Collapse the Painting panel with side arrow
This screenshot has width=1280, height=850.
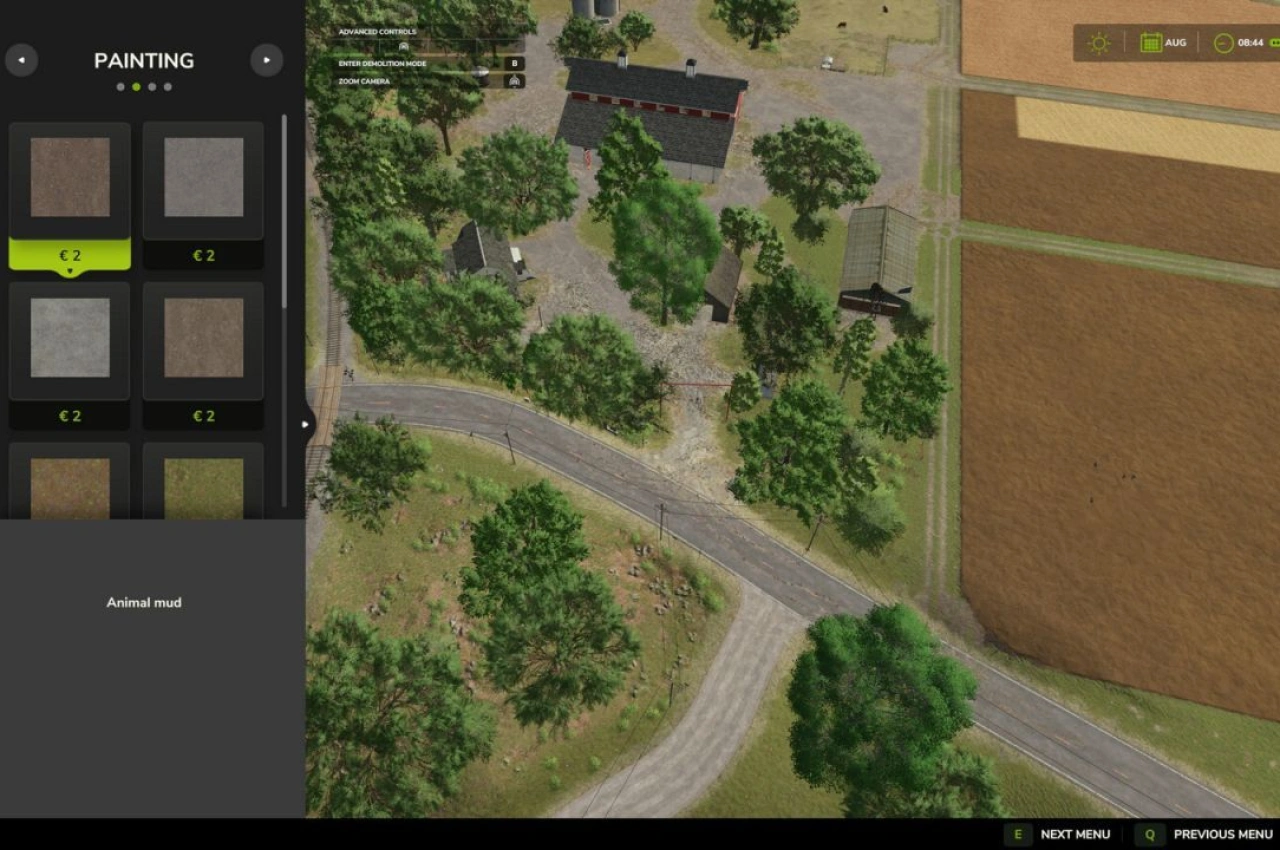[x=305, y=424]
